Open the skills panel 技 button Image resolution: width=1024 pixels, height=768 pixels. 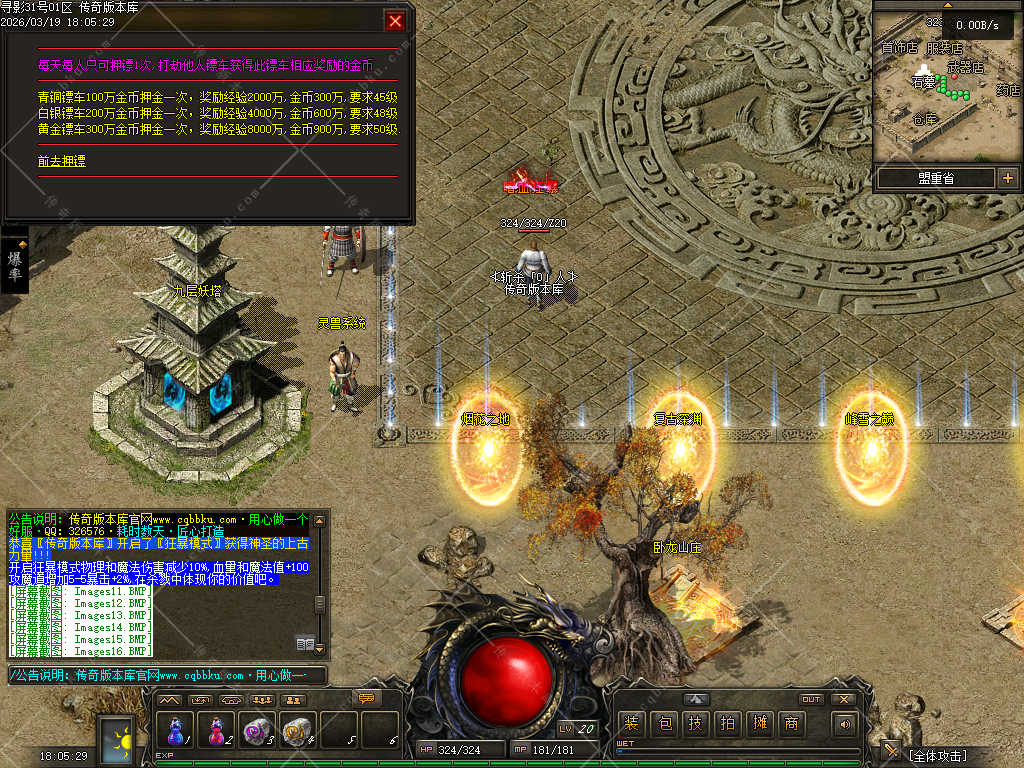tap(695, 723)
